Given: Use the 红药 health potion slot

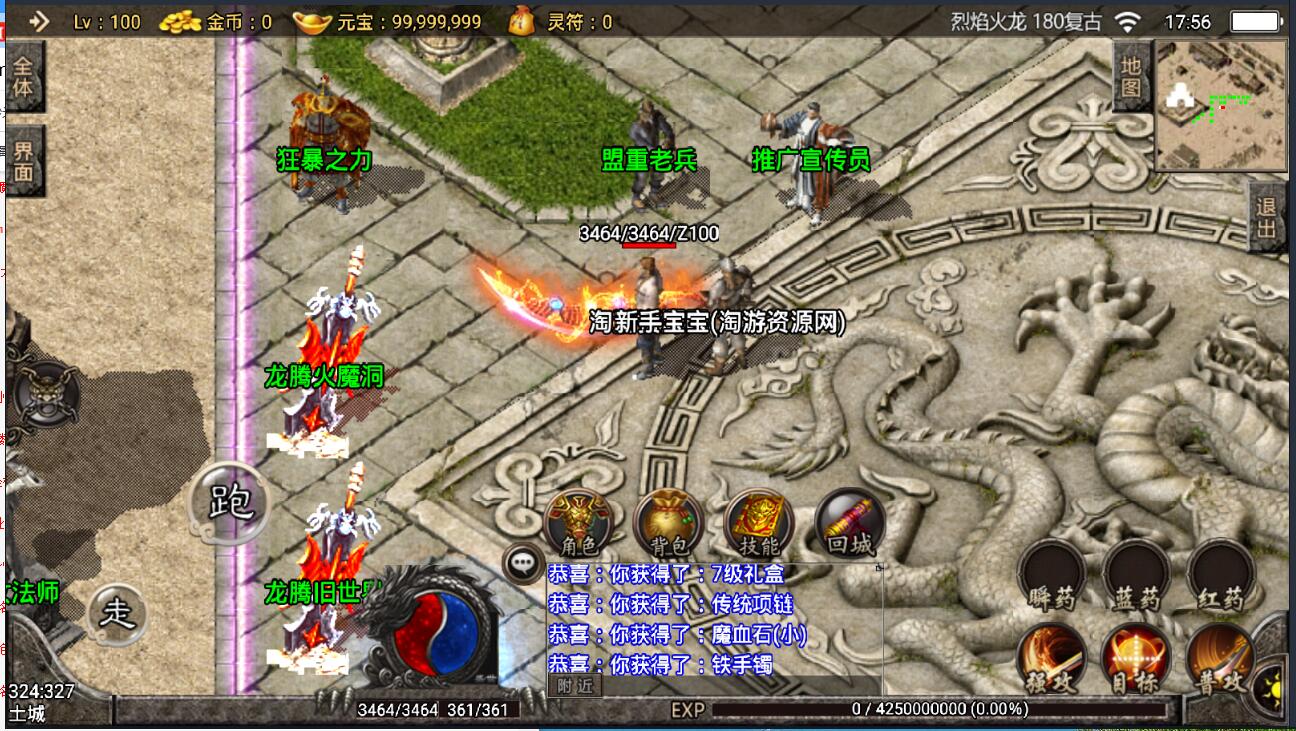Looking at the screenshot, I should [x=1221, y=576].
